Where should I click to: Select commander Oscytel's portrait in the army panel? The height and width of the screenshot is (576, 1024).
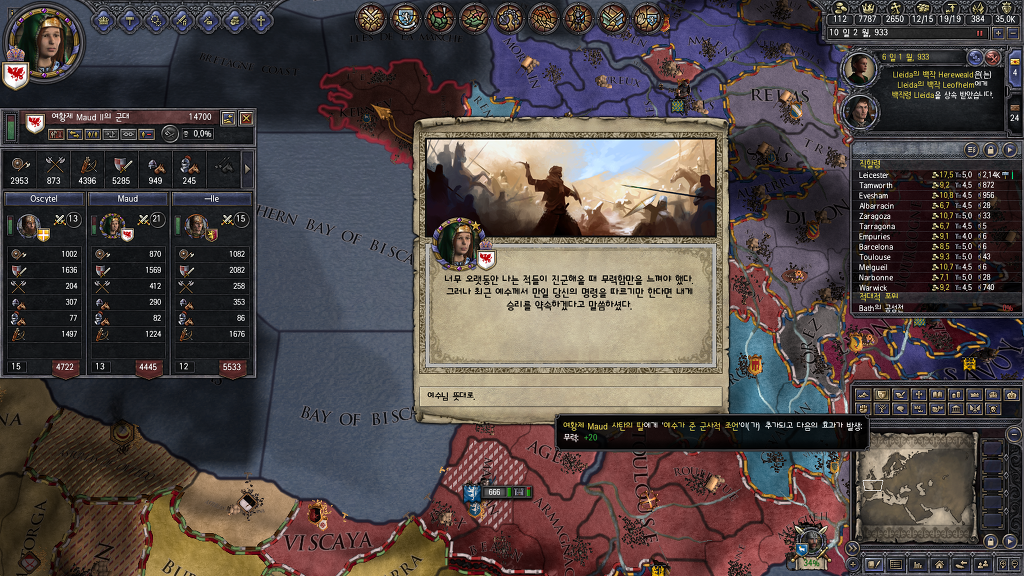click(x=27, y=225)
